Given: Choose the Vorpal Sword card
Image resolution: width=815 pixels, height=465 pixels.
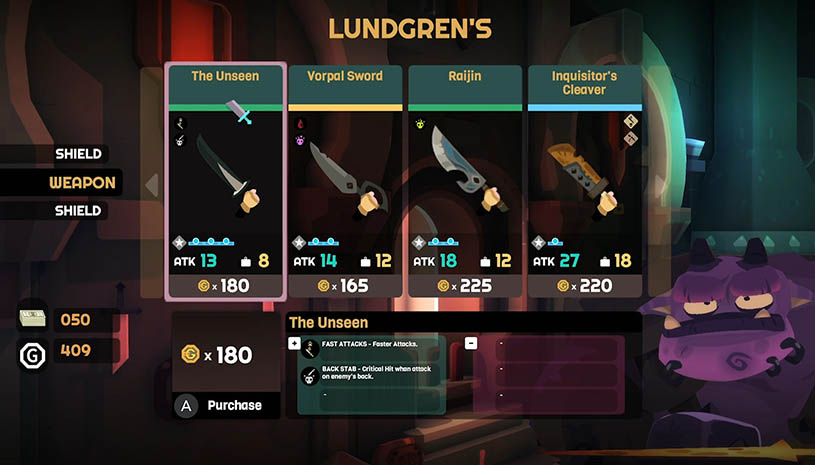Looking at the screenshot, I should (x=345, y=180).
